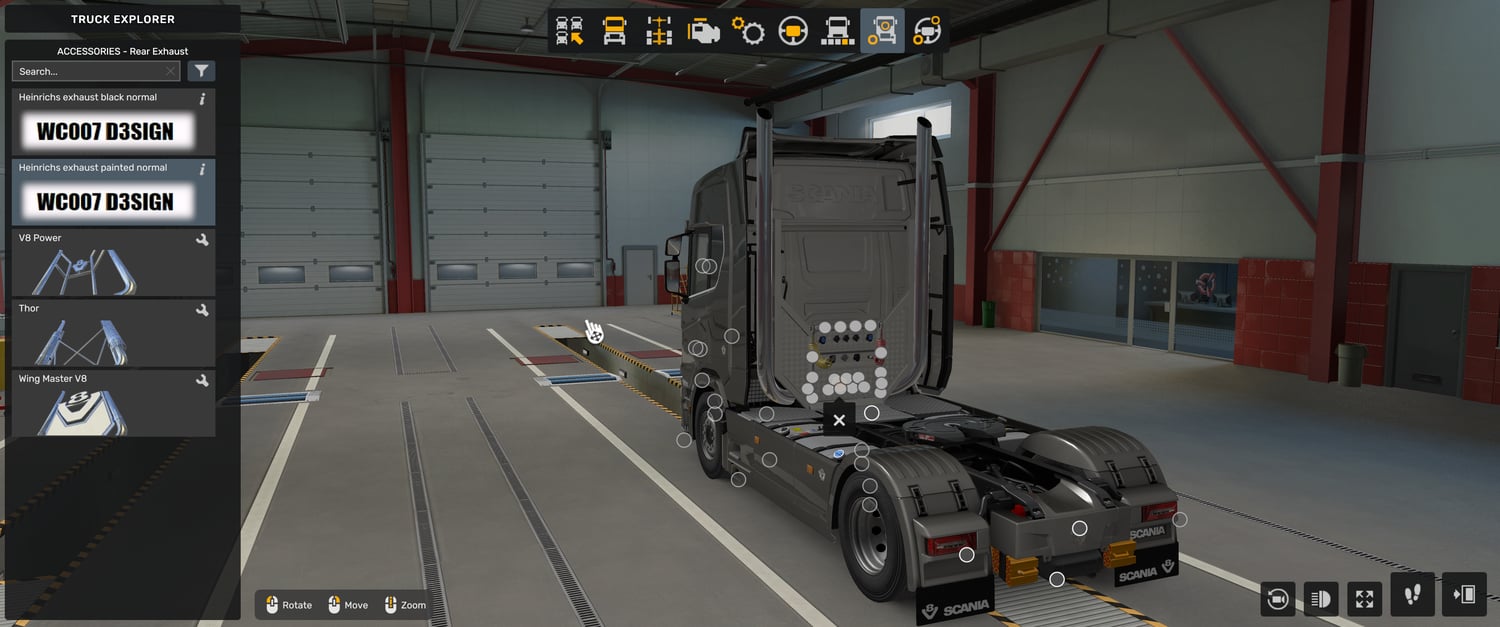Switch to the yellow cabin category

point(614,31)
